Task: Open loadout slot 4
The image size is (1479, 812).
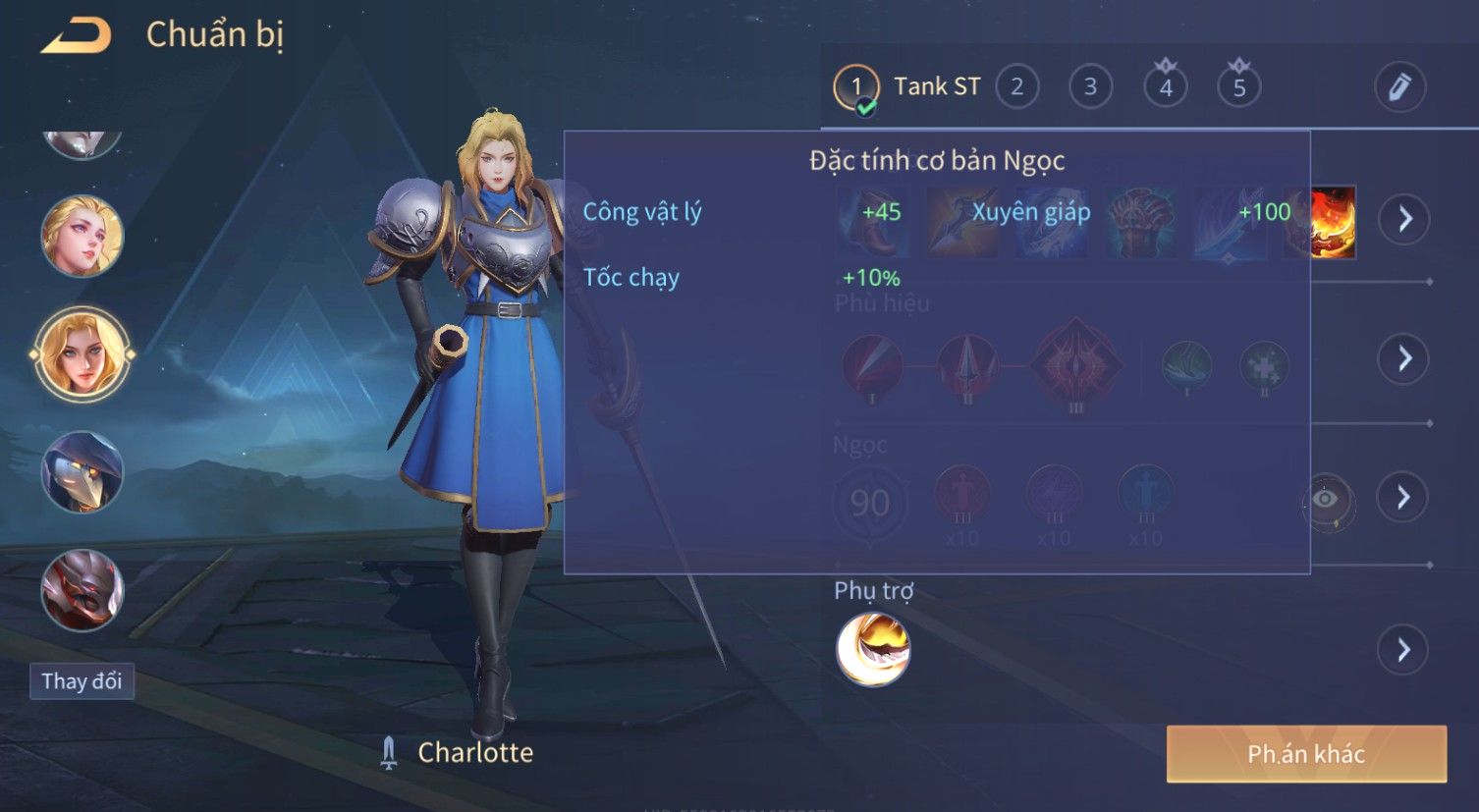Action: pyautogui.click(x=1166, y=87)
